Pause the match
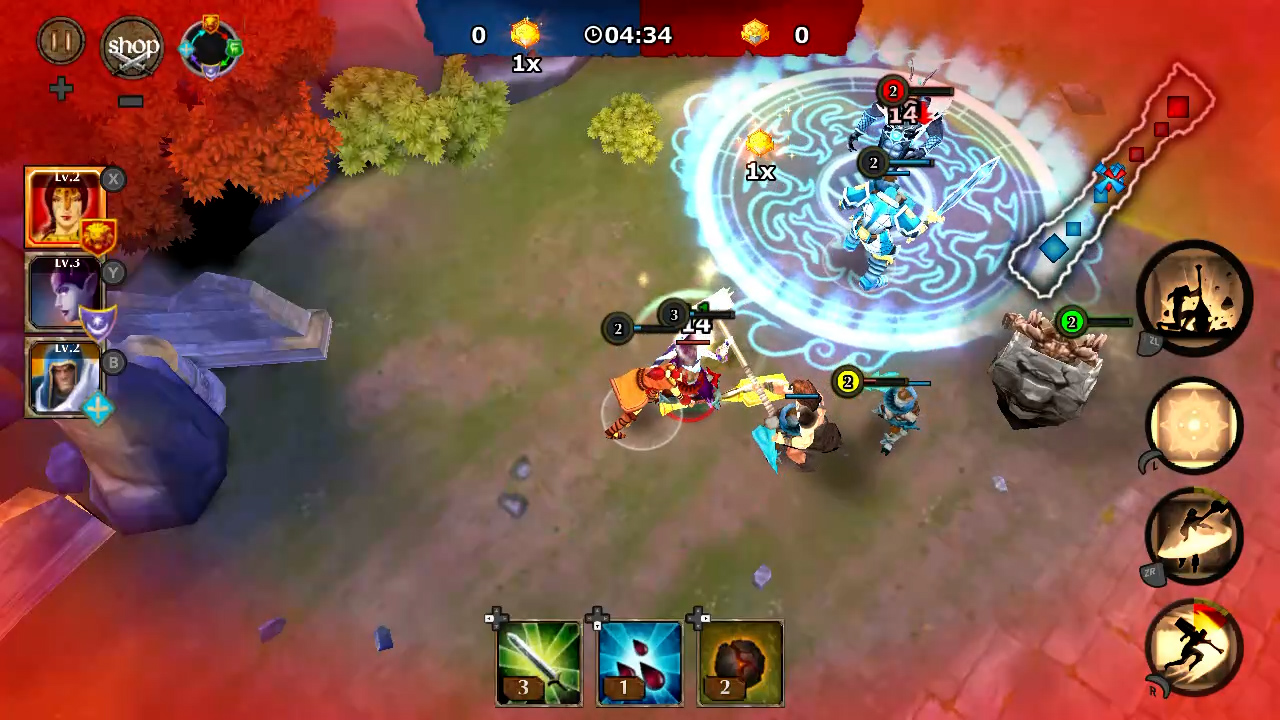 coord(60,42)
